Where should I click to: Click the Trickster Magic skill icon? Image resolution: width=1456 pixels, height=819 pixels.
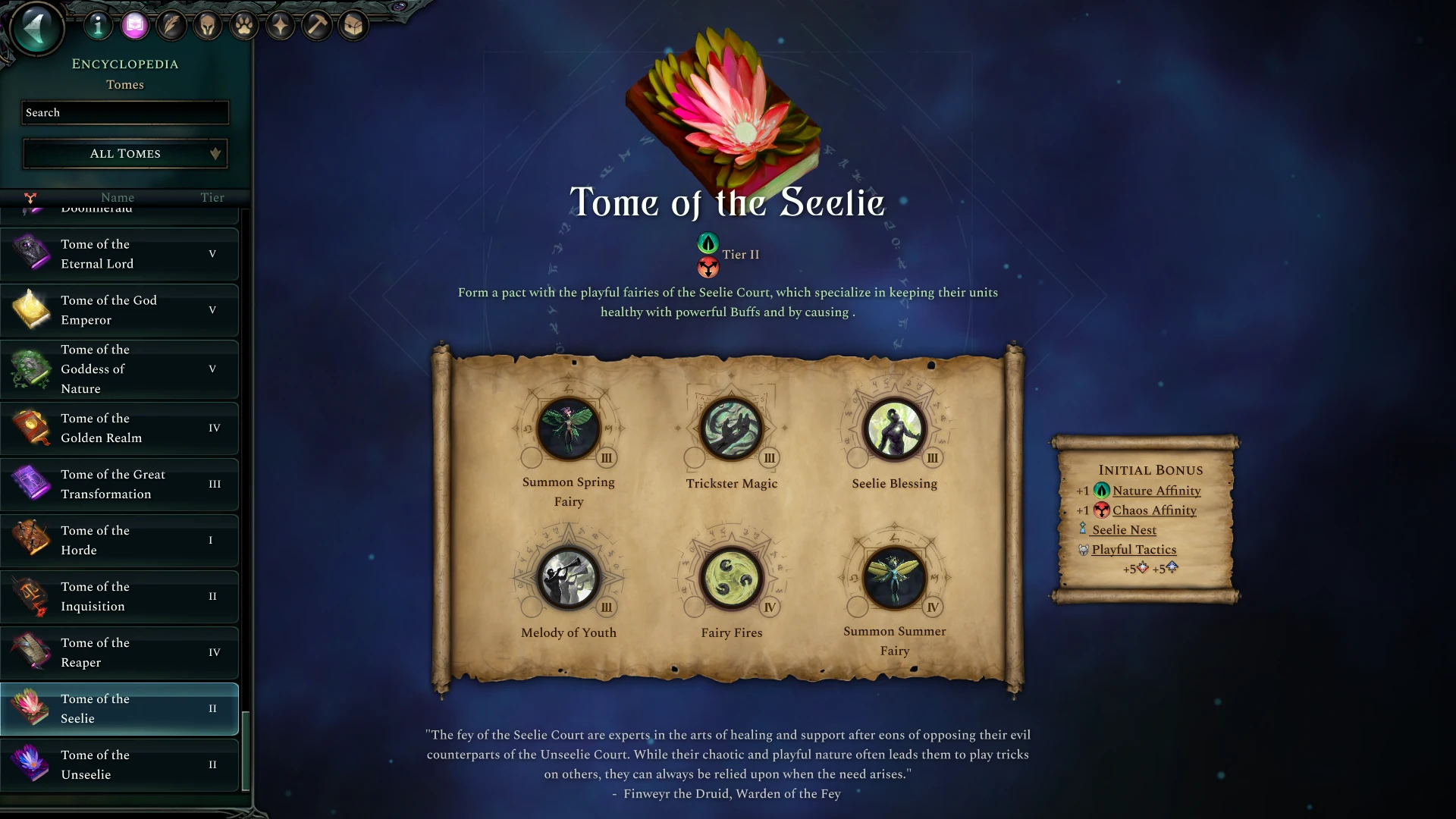pos(731,429)
